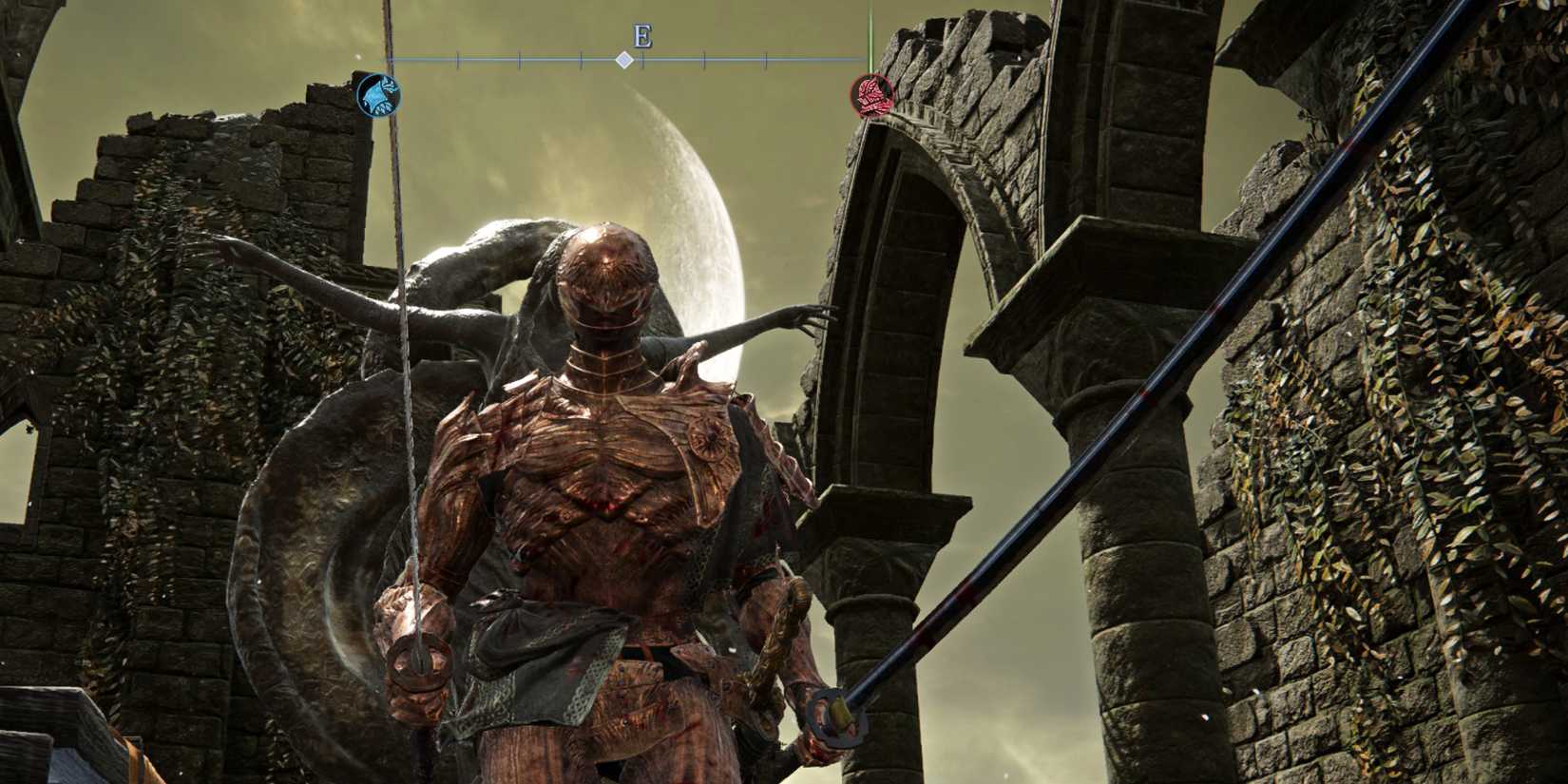Select the diamond waypoint marker on the compass
This screenshot has width=1568, height=784.
[624, 60]
